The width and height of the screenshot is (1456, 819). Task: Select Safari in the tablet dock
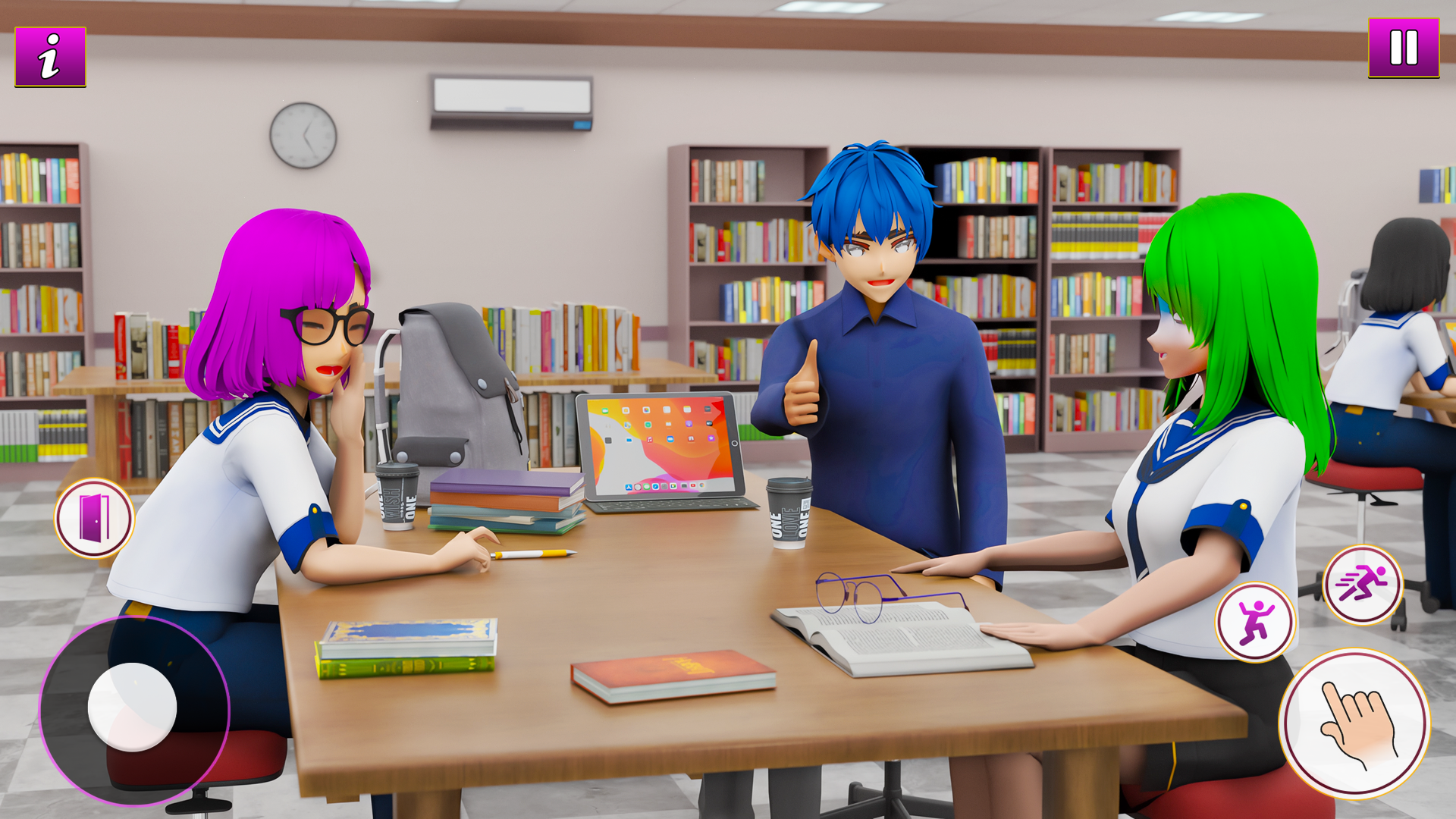pos(656,486)
